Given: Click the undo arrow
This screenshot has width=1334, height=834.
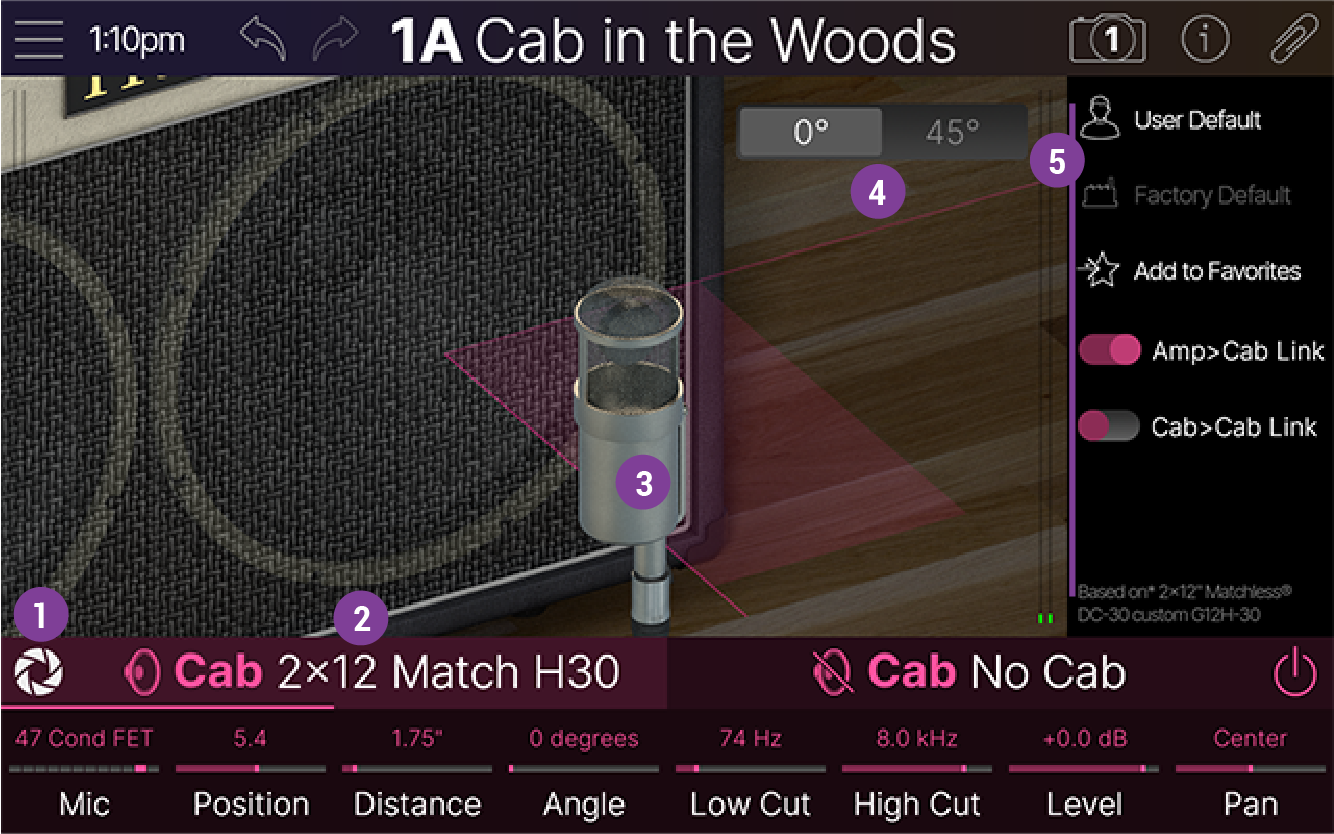Looking at the screenshot, I should coord(262,36).
